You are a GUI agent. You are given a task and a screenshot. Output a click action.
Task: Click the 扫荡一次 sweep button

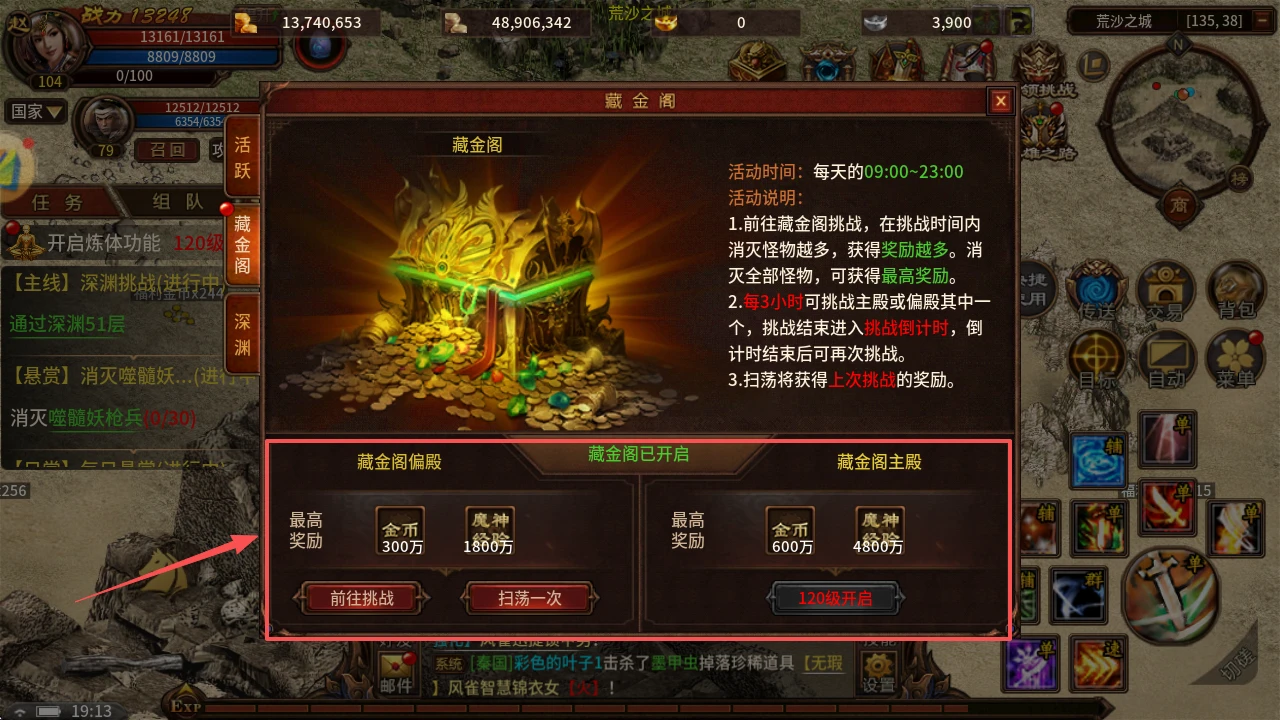click(528, 598)
